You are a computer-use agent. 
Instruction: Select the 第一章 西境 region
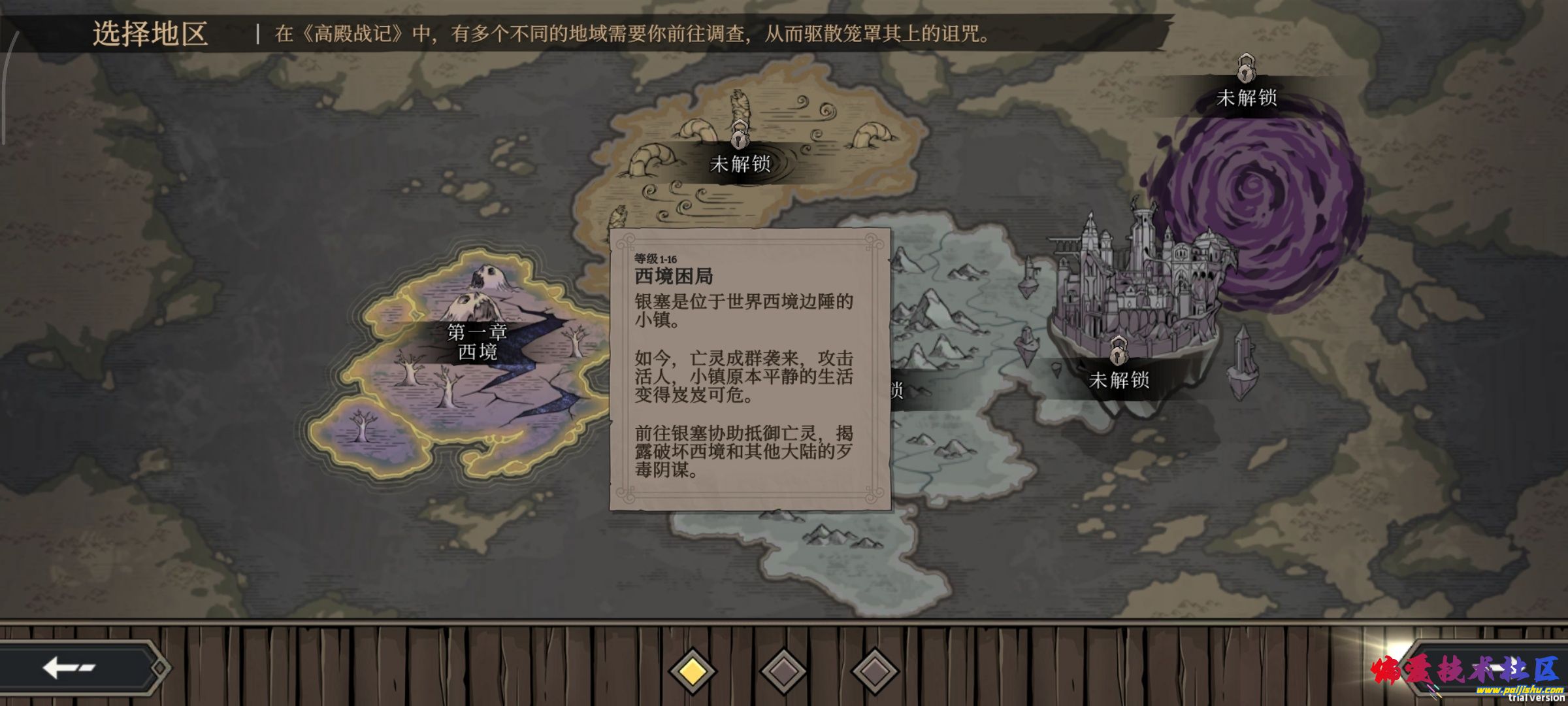(477, 343)
